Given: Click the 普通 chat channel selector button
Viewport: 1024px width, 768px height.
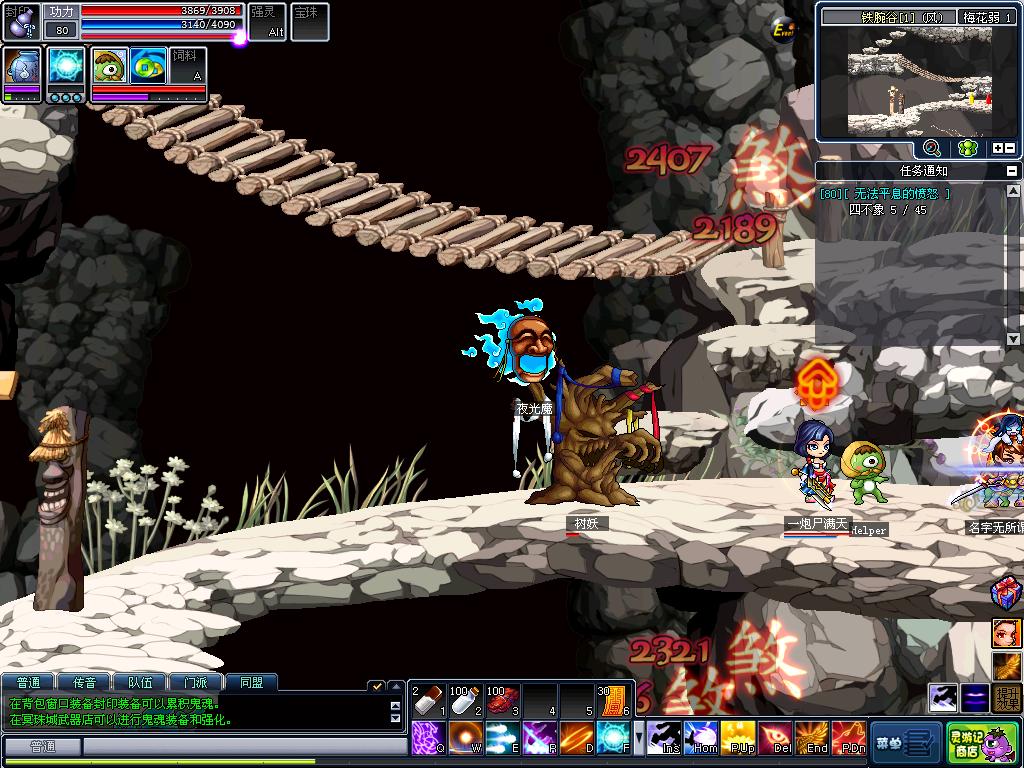Looking at the screenshot, I should (x=42, y=747).
